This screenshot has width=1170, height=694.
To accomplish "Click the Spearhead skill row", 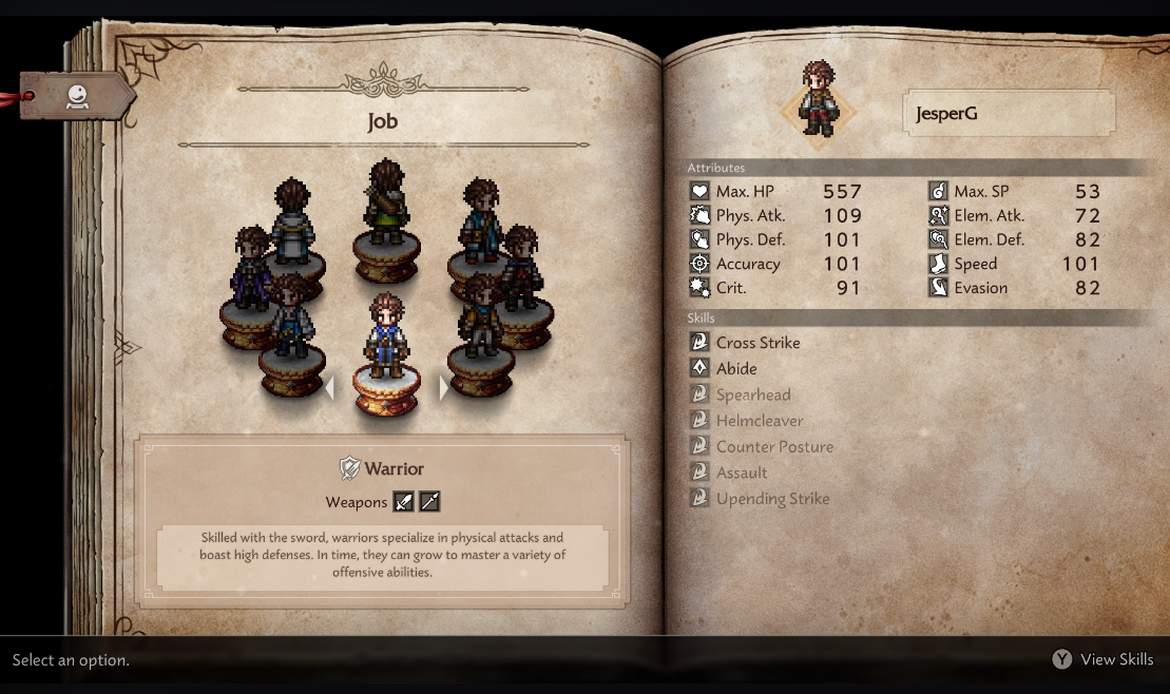I will [752, 395].
